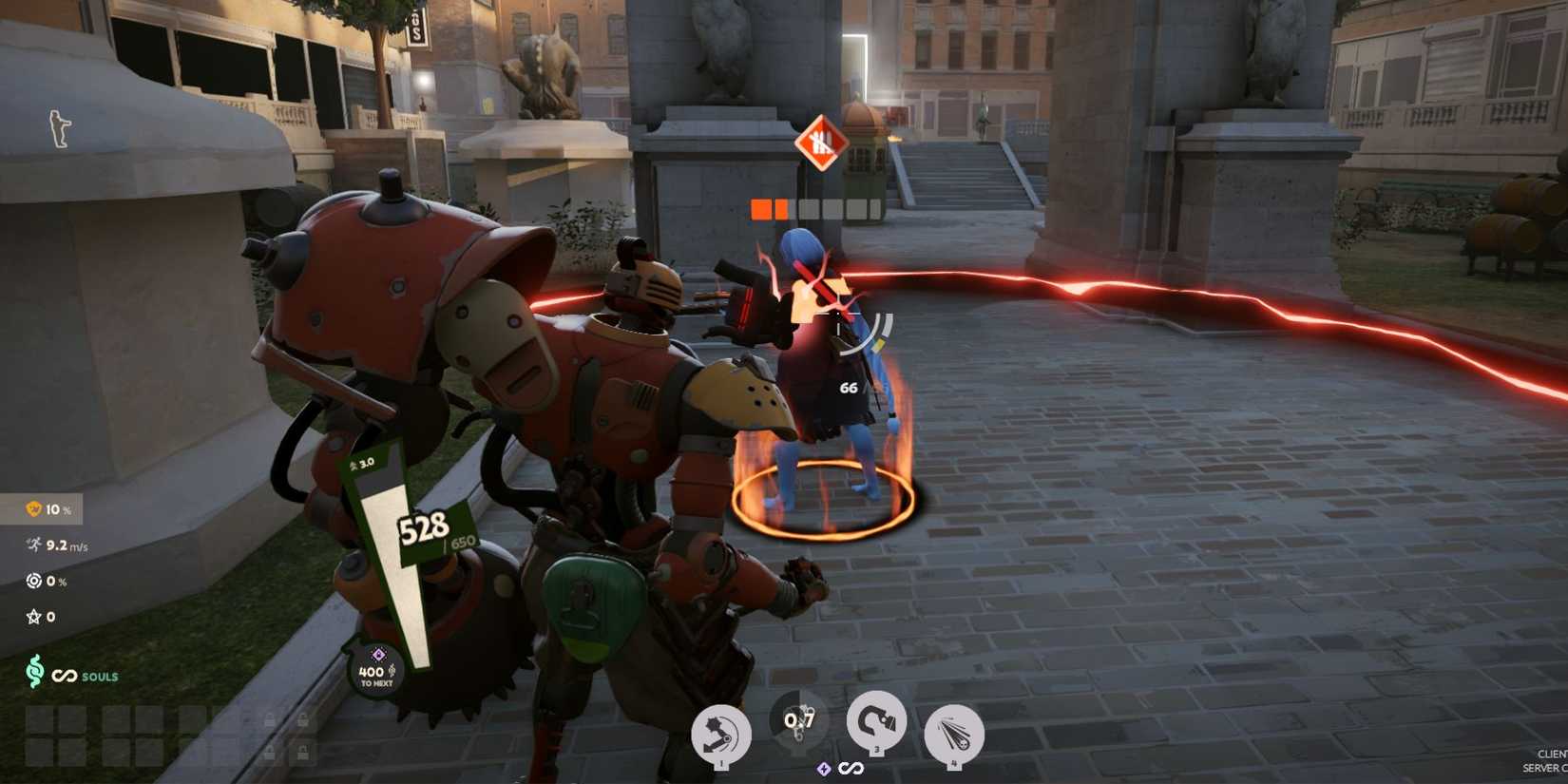Click the star rating stat icon
This screenshot has width=1568, height=784.
32,616
